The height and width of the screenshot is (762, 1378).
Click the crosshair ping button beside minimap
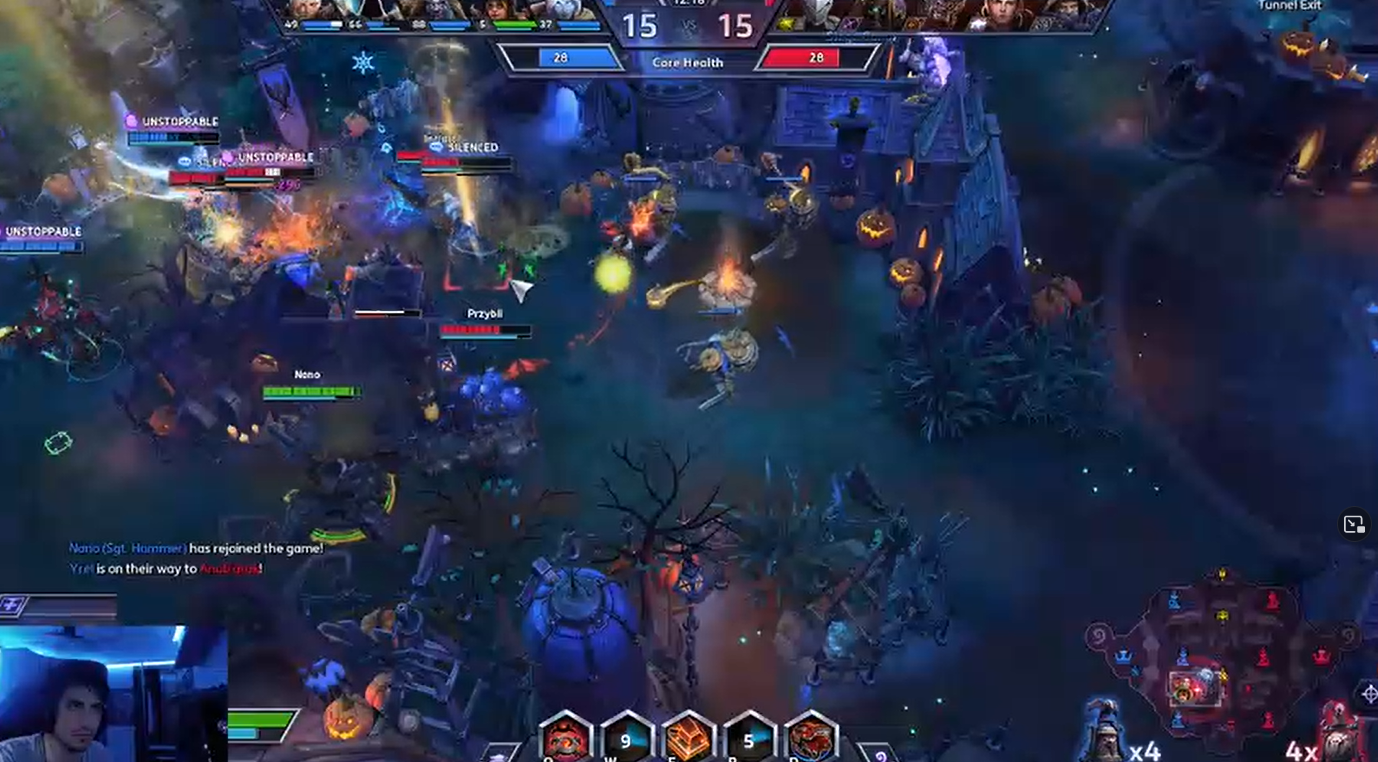point(1369,693)
